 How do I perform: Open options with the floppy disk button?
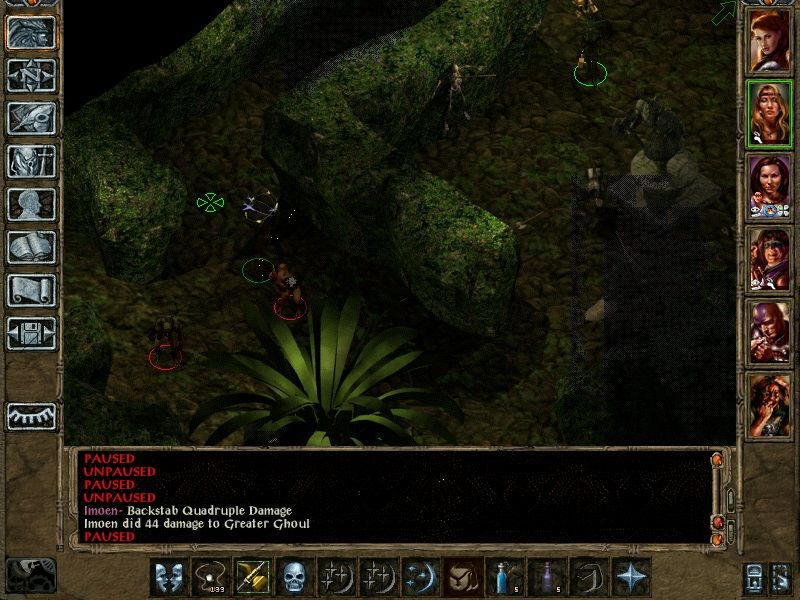31,333
